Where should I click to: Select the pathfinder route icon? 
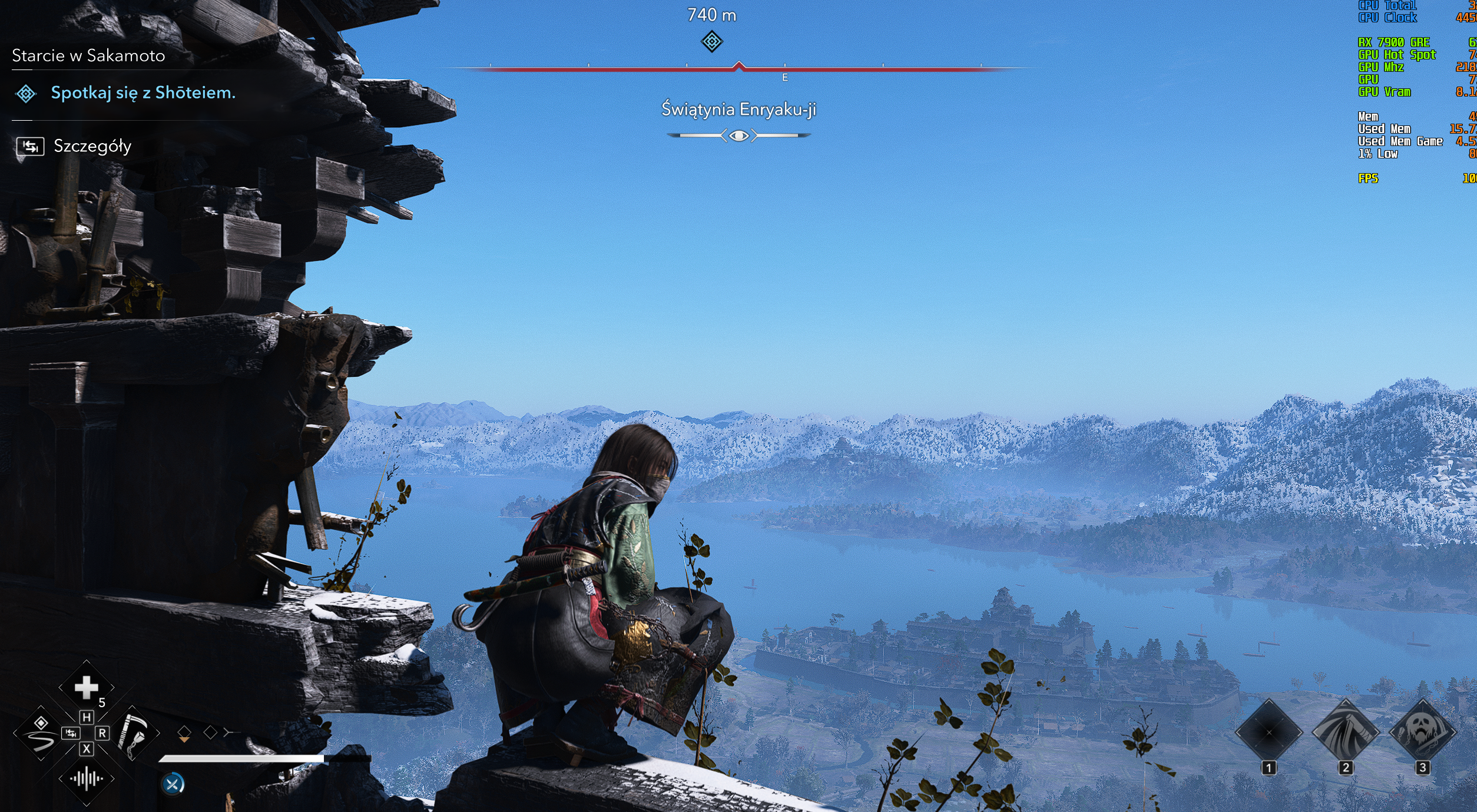(41, 734)
